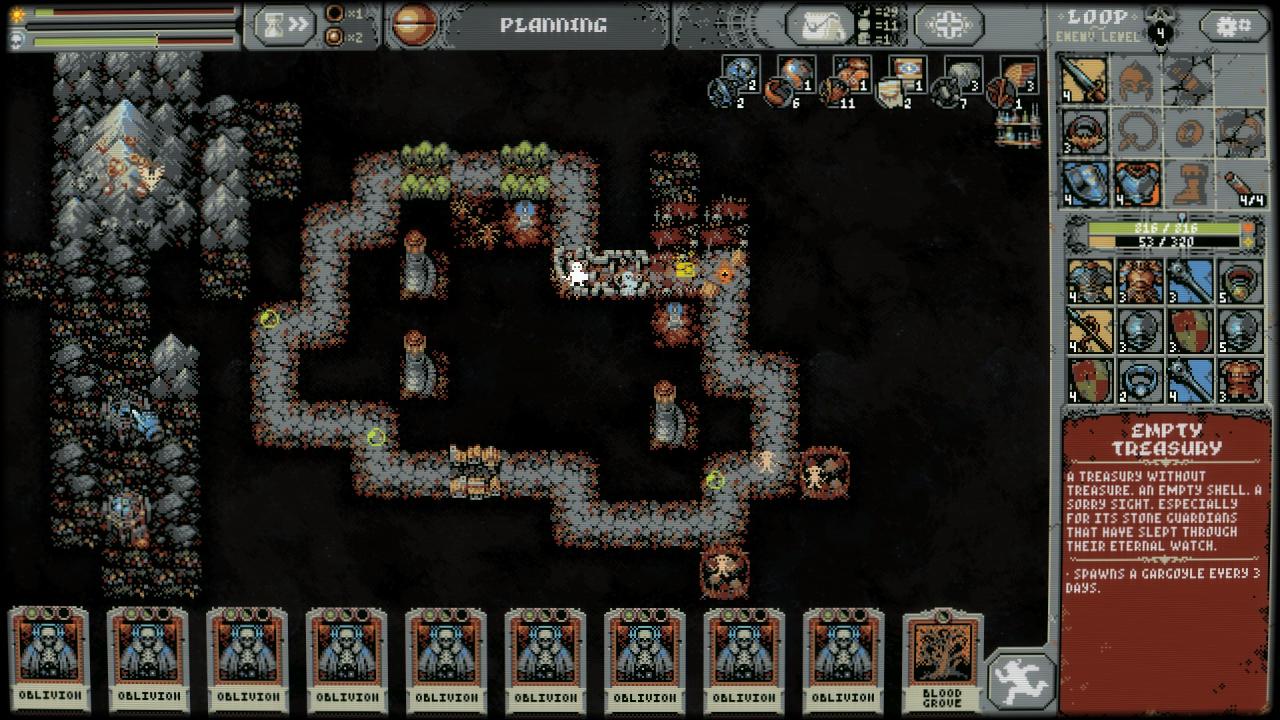Open the resources bag button
Image resolution: width=1280 pixels, height=720 pixels.
(x=819, y=25)
